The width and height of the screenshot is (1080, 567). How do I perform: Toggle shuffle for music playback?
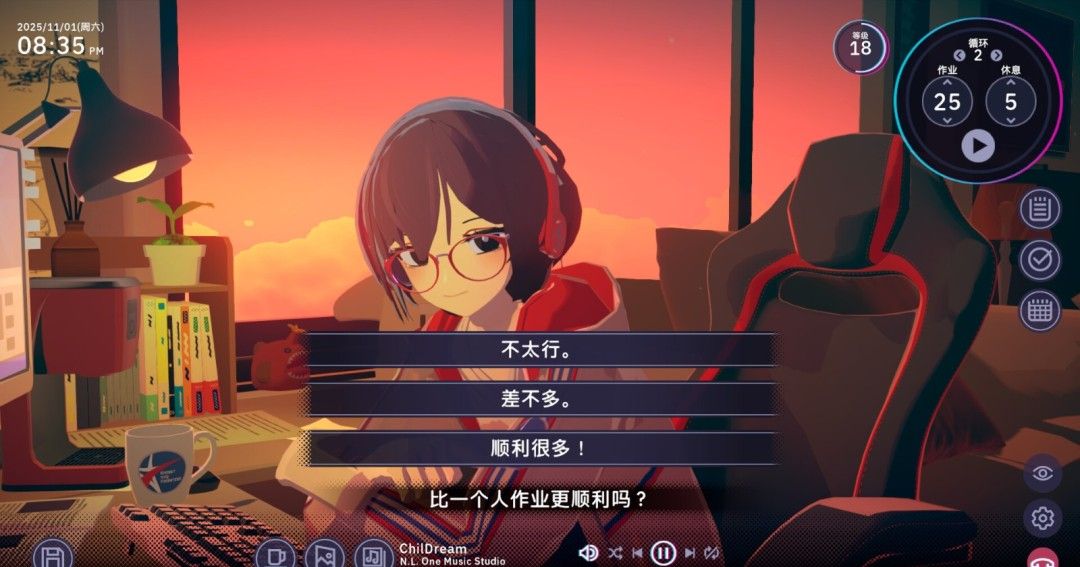tap(614, 552)
